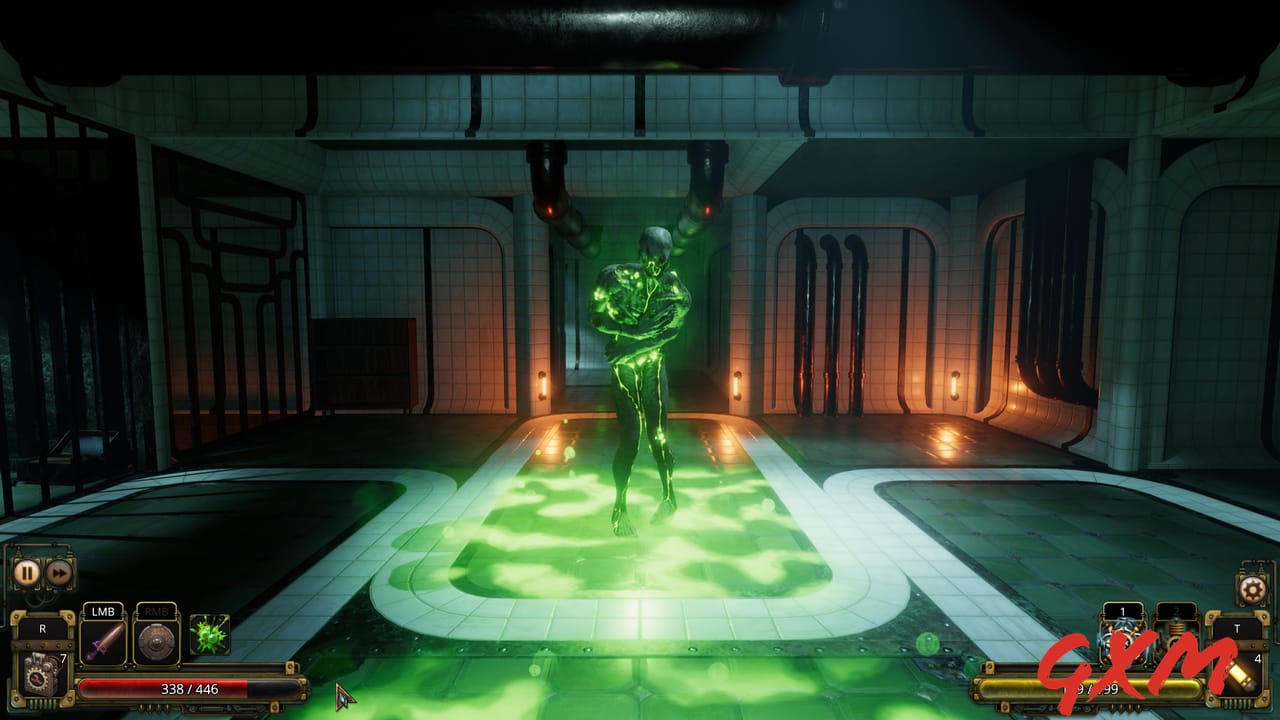Click the green toxic splash effect icon

pos(209,635)
